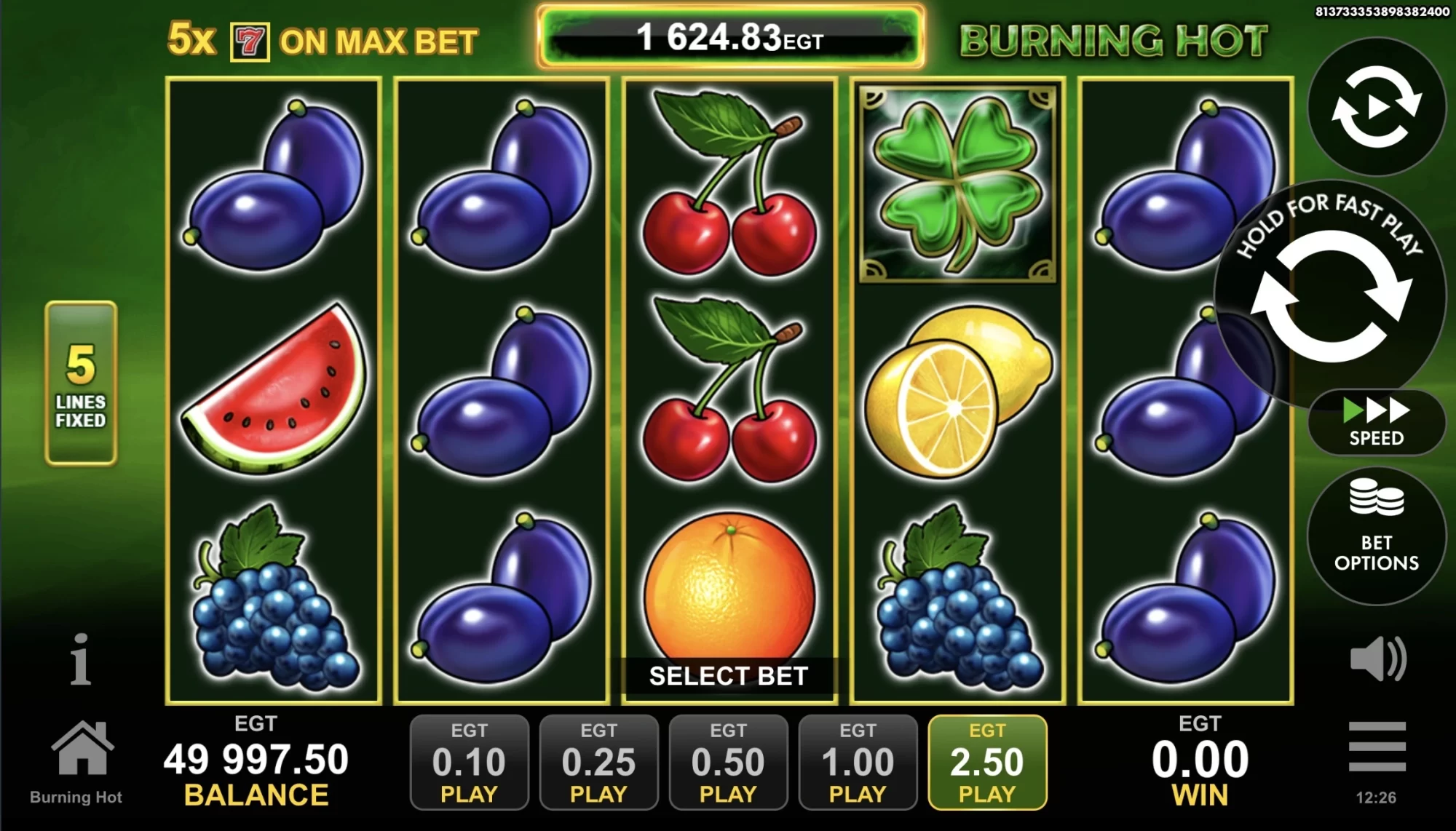Open the hamburger menu
Screen dimensions: 1456x831
point(1377,747)
